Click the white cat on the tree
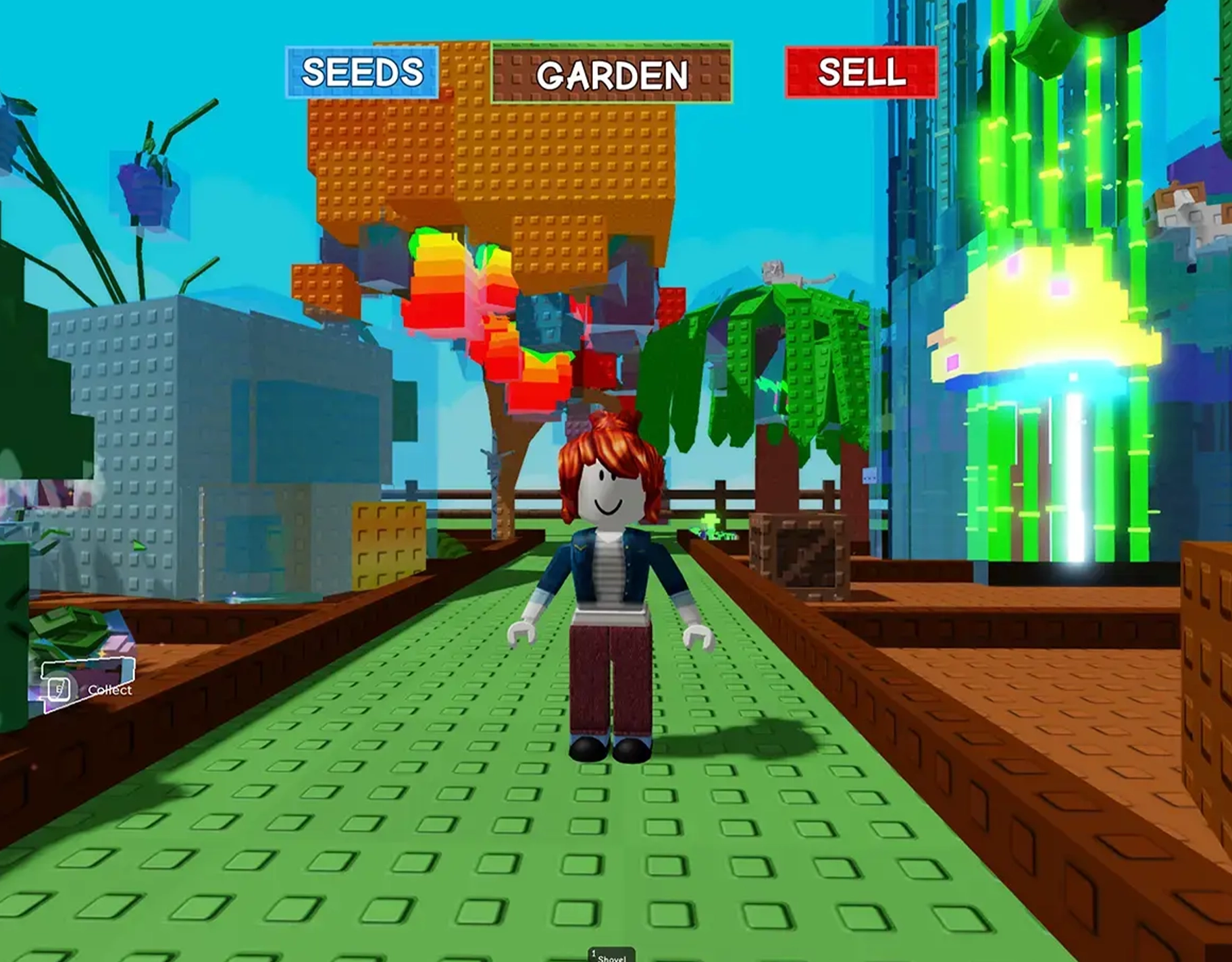 [797, 270]
